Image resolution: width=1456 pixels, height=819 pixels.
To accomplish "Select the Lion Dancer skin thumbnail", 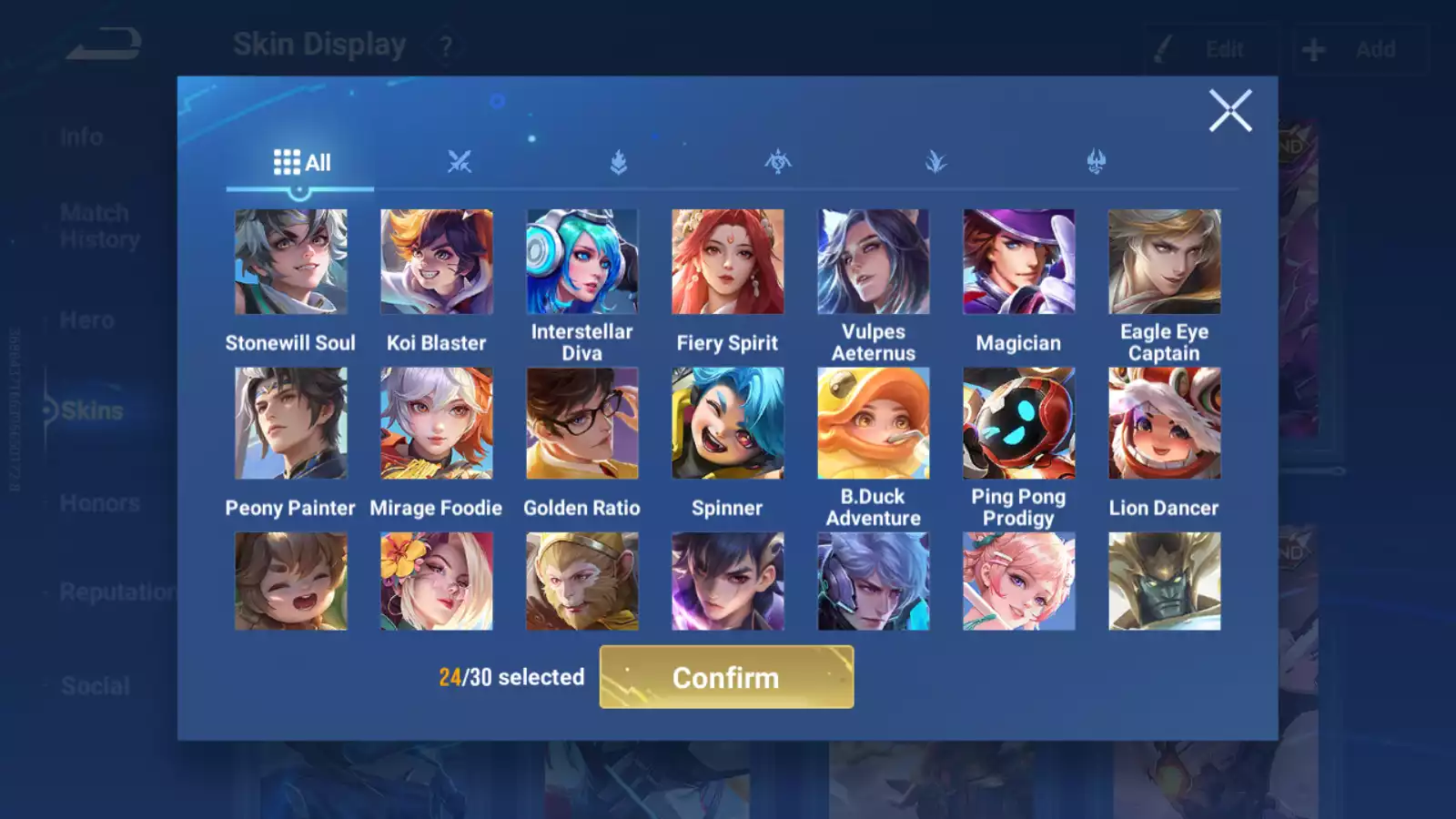I will pos(1165,423).
